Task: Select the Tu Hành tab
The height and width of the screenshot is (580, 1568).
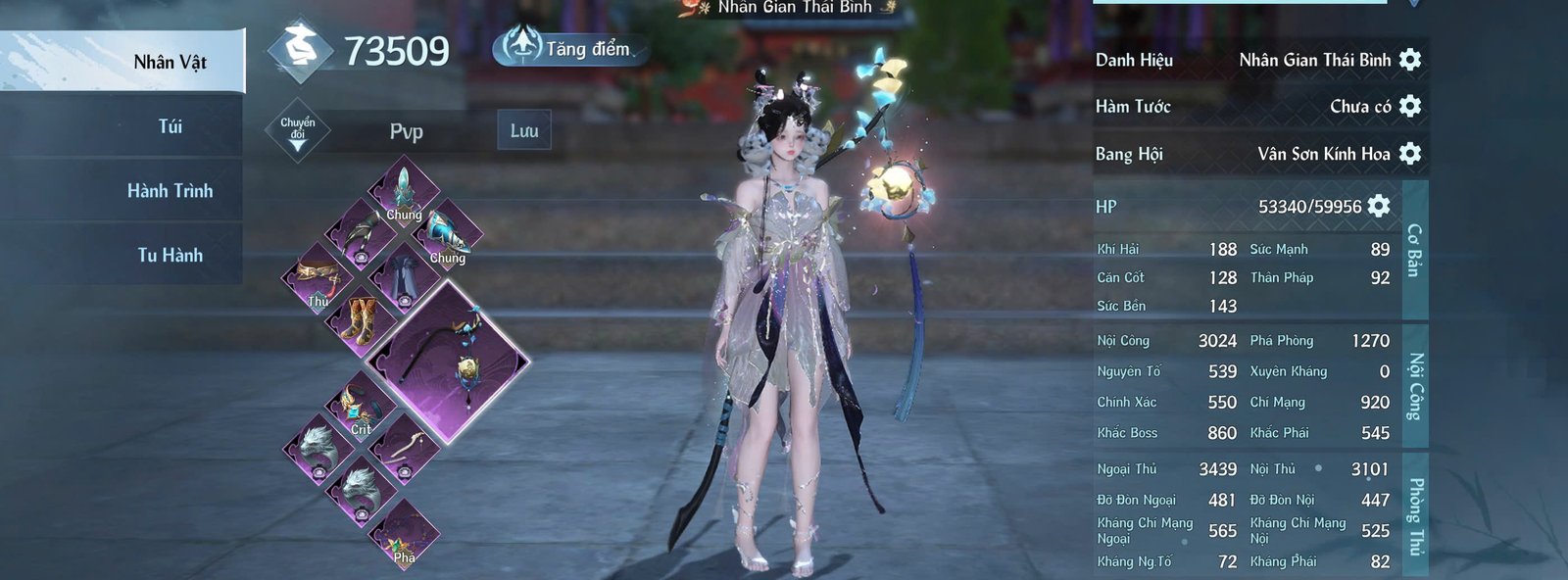Action: tap(170, 256)
